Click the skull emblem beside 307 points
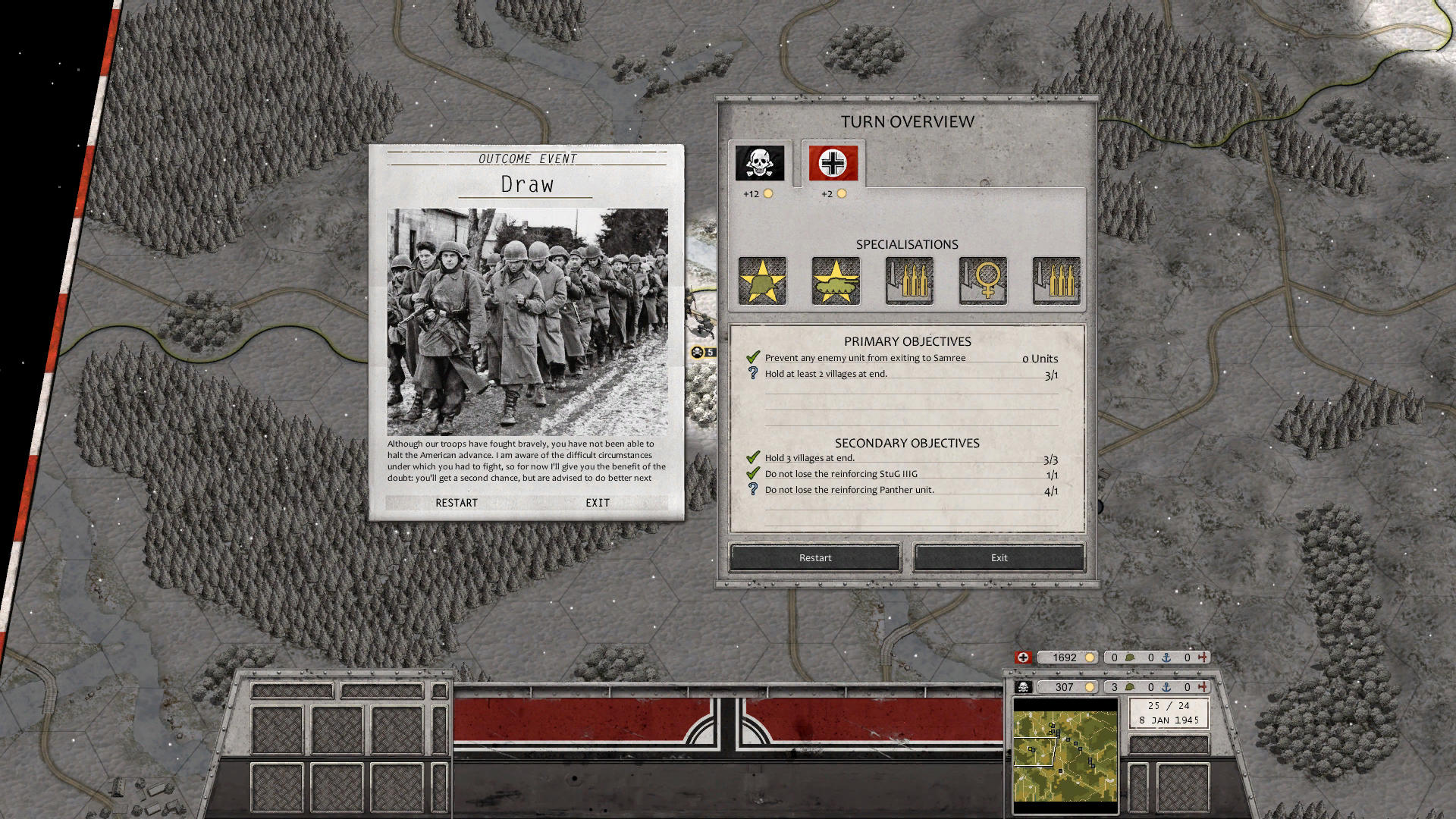 pos(1022,688)
